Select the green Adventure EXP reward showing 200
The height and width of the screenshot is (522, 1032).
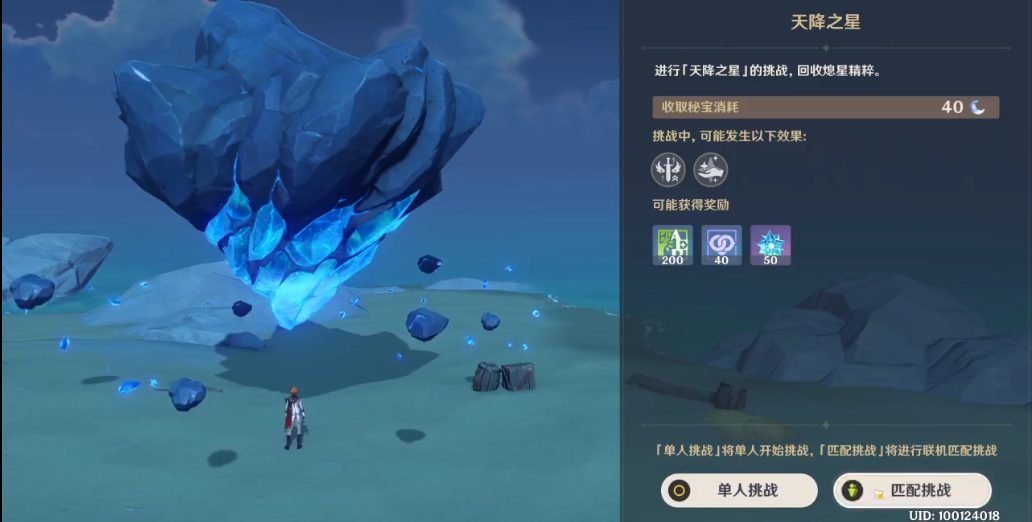point(672,245)
